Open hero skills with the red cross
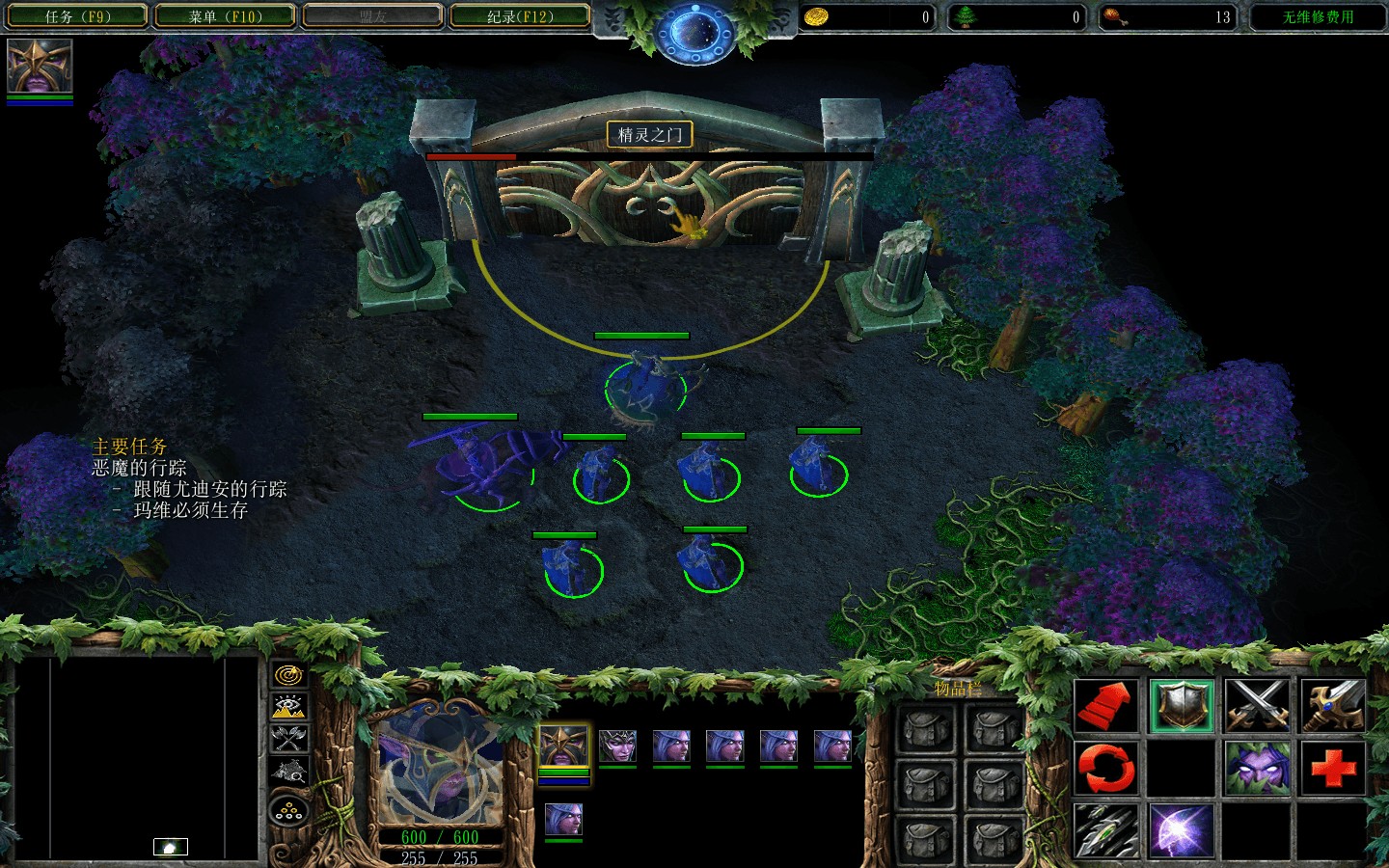The image size is (1389, 868). pos(1333,769)
